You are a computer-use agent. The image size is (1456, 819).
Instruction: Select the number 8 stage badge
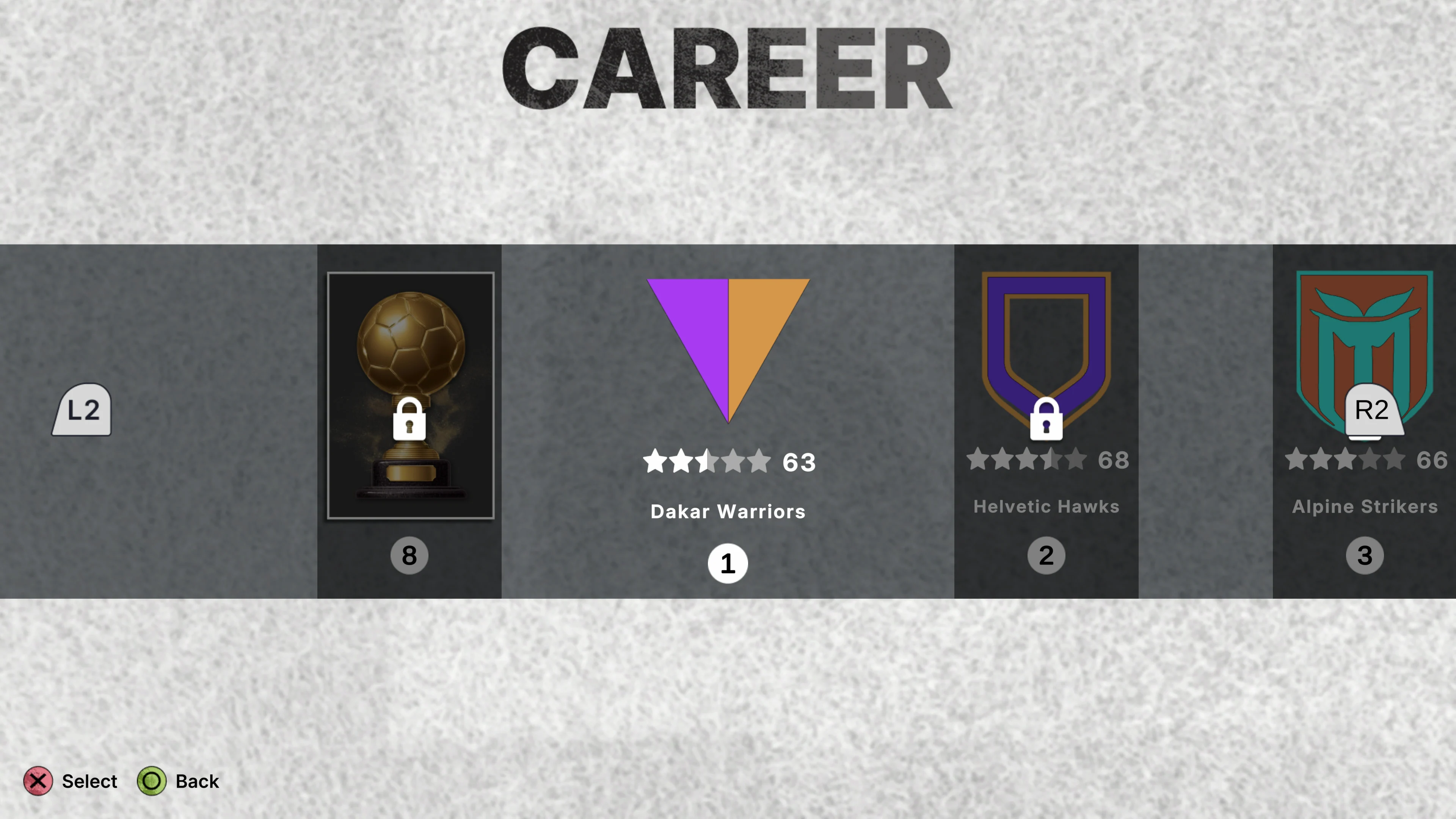tap(409, 555)
